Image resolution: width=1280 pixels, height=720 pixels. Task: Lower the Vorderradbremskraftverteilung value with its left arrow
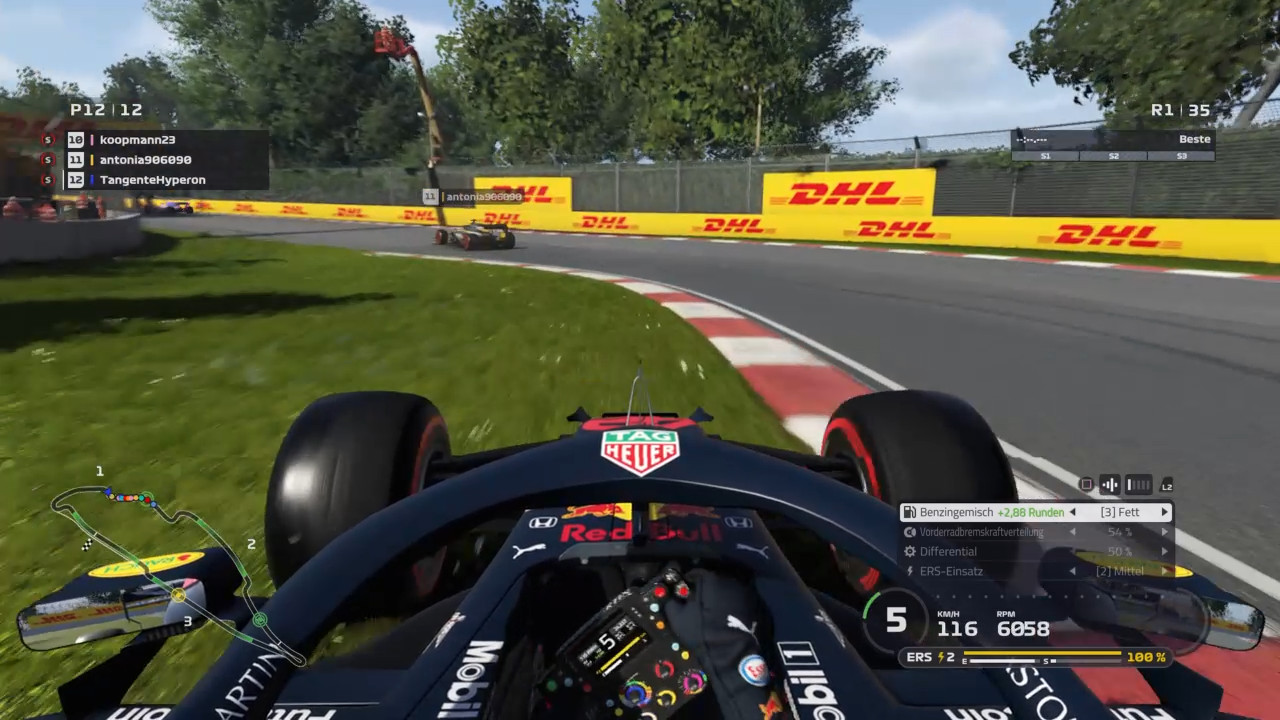(x=1072, y=532)
